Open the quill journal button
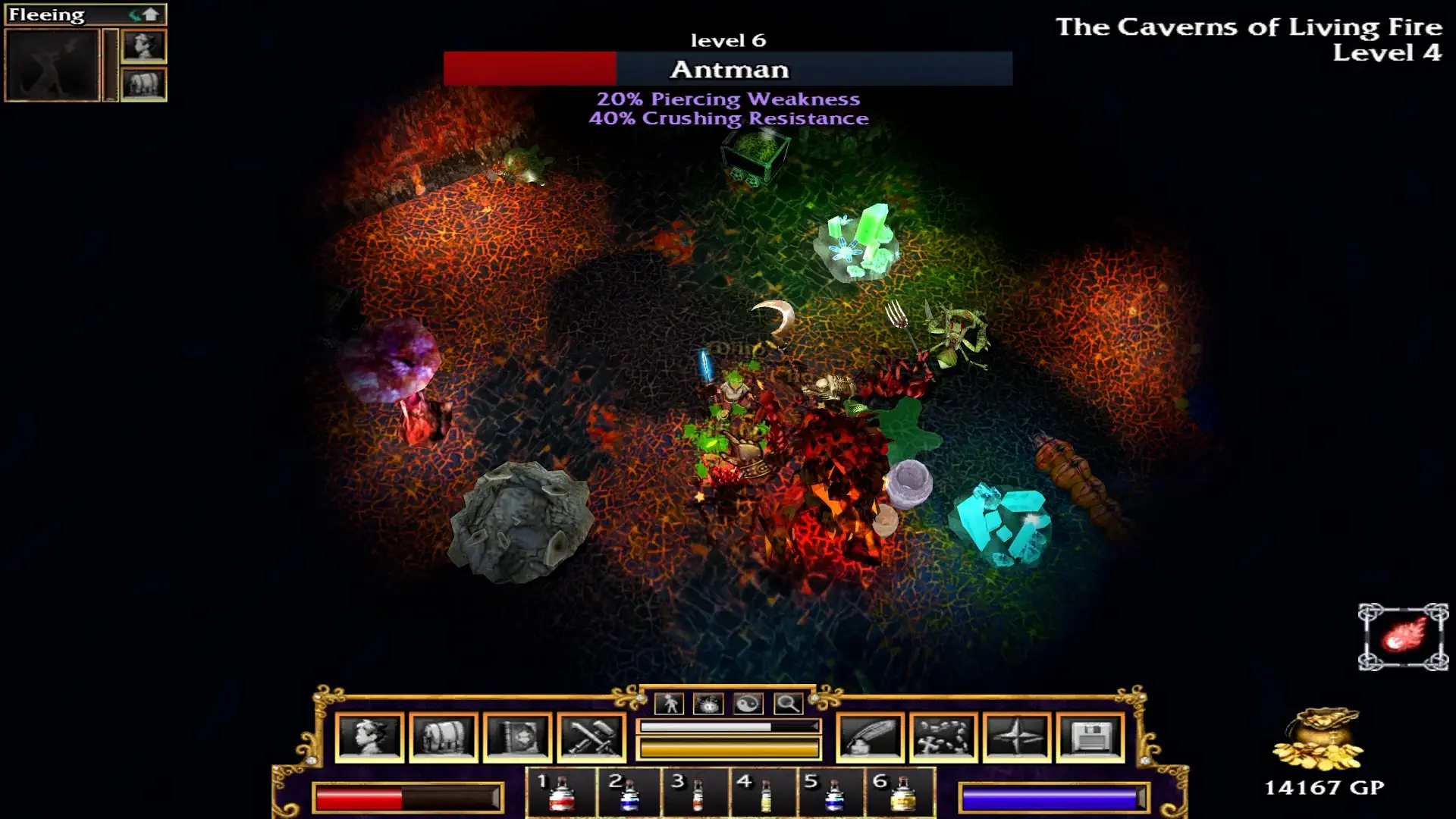The image size is (1456, 819). click(x=870, y=736)
